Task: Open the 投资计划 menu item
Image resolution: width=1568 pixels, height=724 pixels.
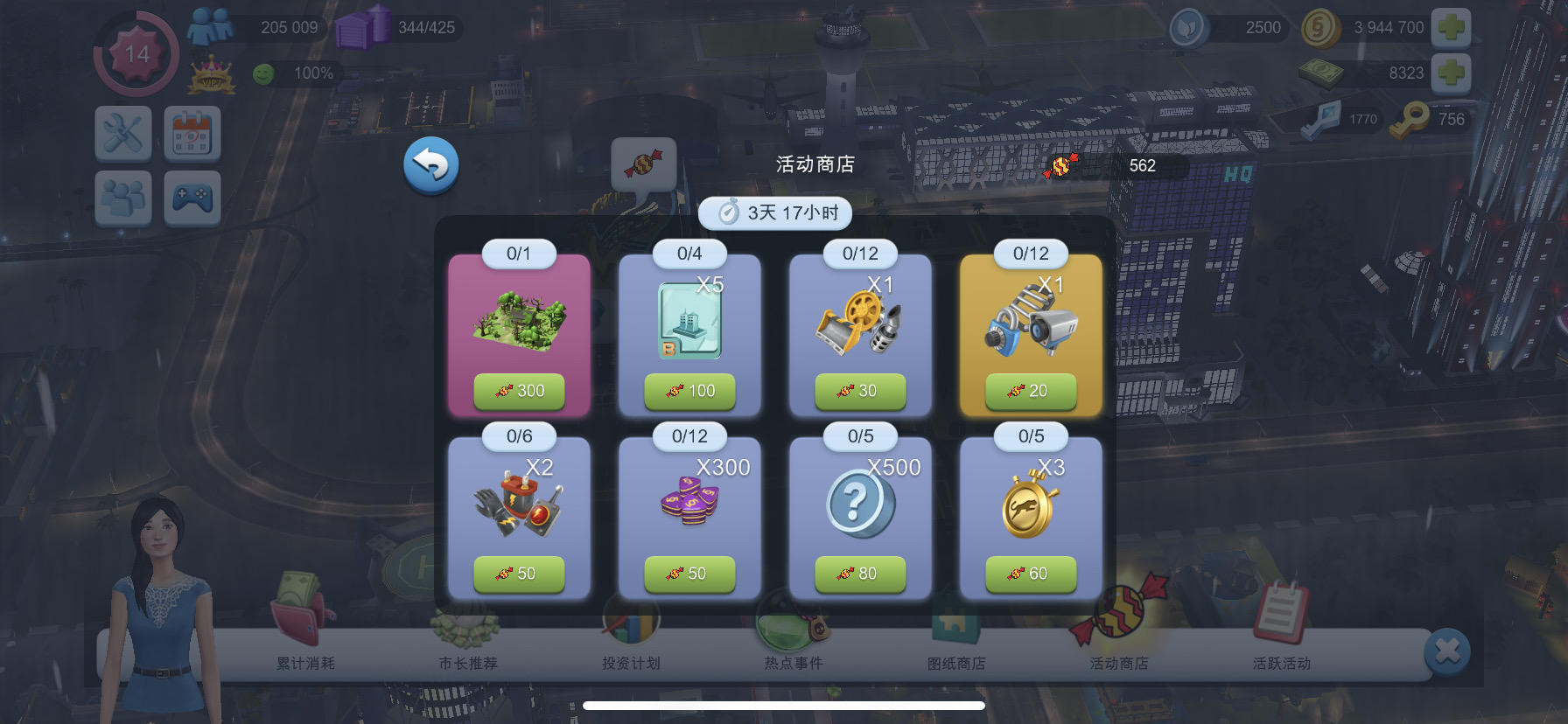Action: coord(633,663)
